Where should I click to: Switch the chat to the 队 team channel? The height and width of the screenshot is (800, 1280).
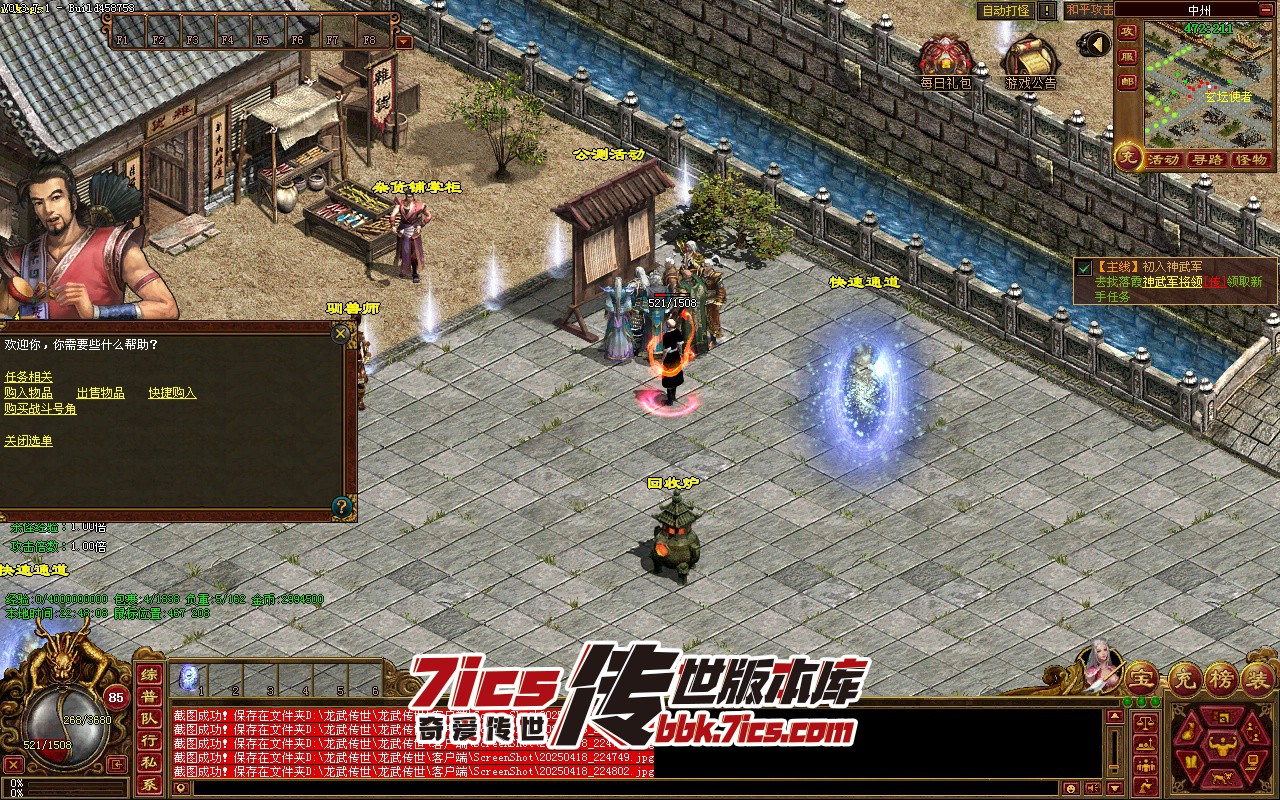(148, 718)
